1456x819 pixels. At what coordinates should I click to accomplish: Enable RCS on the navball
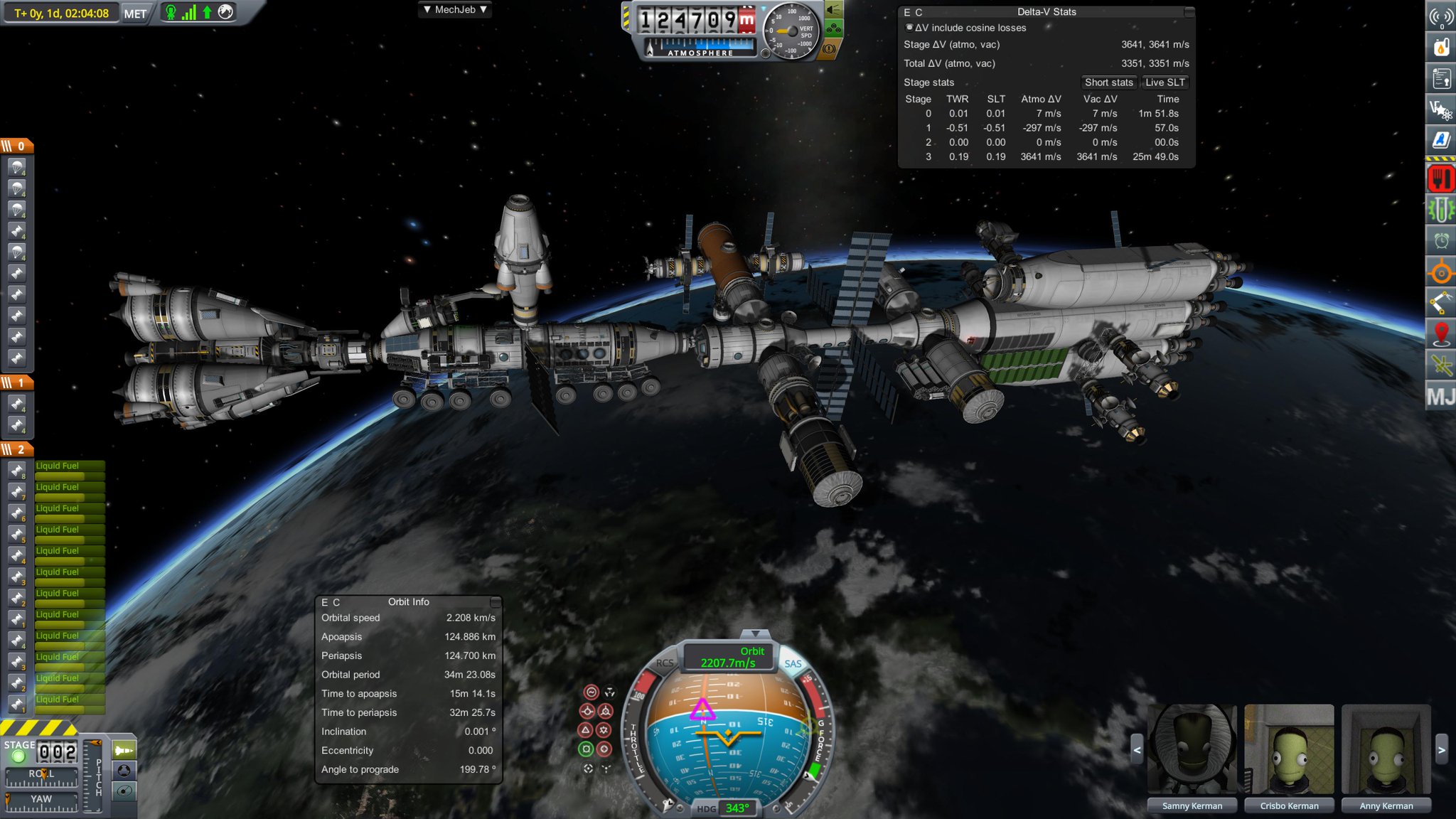point(664,663)
